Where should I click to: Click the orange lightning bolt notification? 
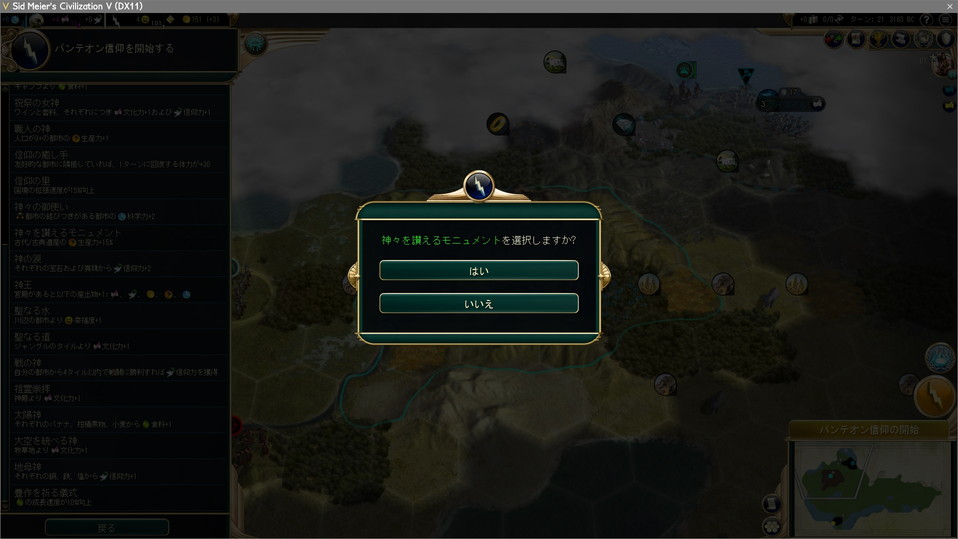point(936,397)
